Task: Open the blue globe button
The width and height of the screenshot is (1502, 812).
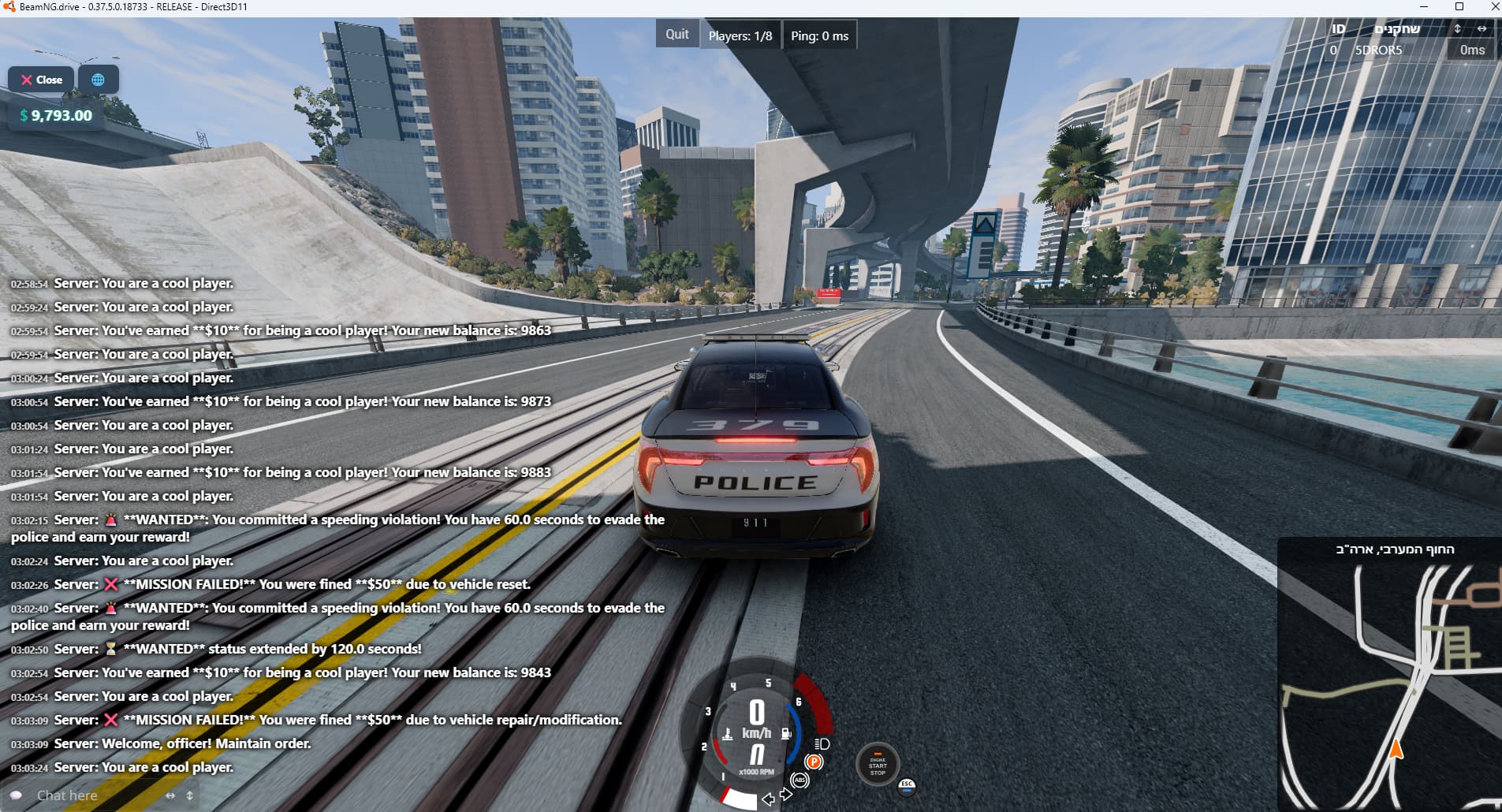Action: (x=98, y=80)
